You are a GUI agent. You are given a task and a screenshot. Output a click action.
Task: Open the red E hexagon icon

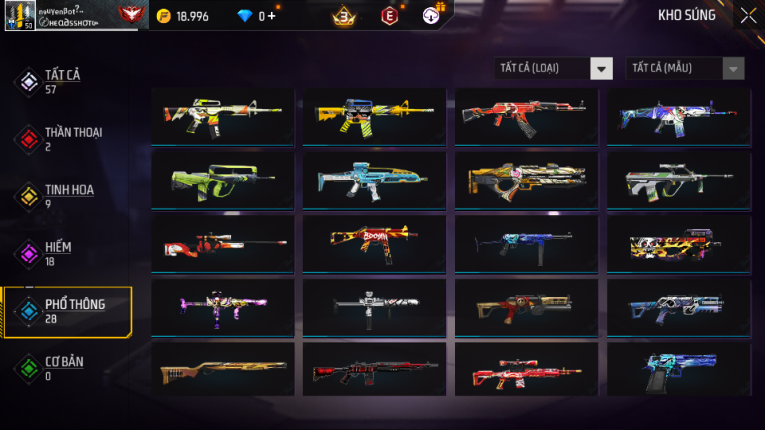pyautogui.click(x=389, y=16)
